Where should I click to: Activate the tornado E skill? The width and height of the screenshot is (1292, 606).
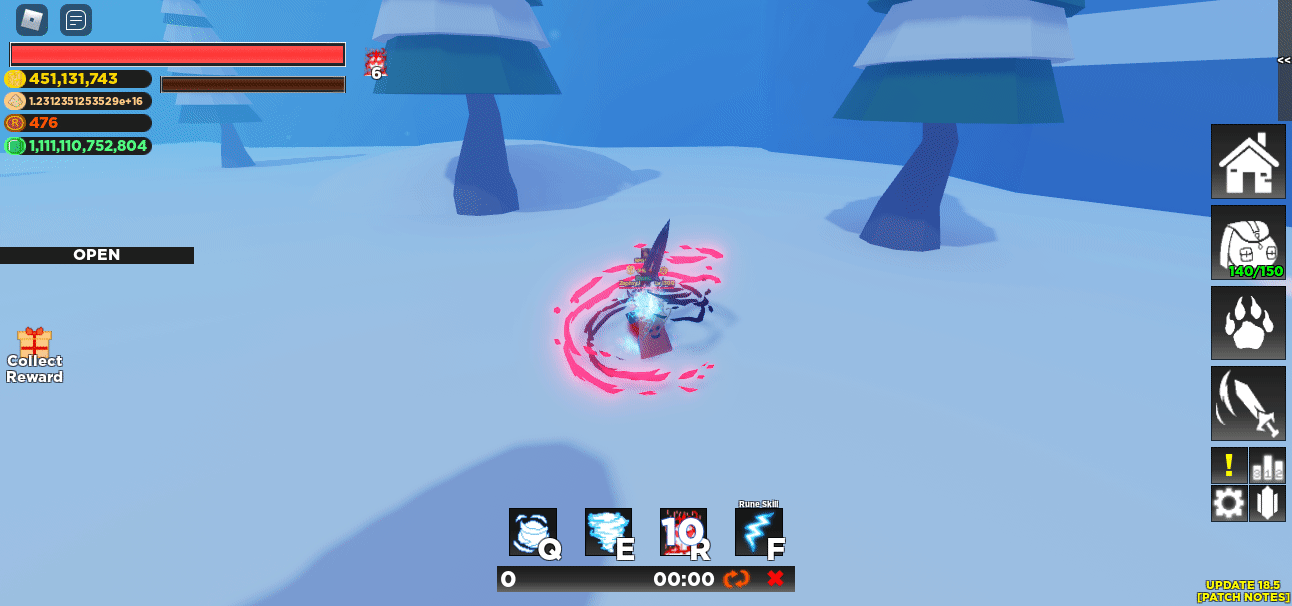[609, 532]
